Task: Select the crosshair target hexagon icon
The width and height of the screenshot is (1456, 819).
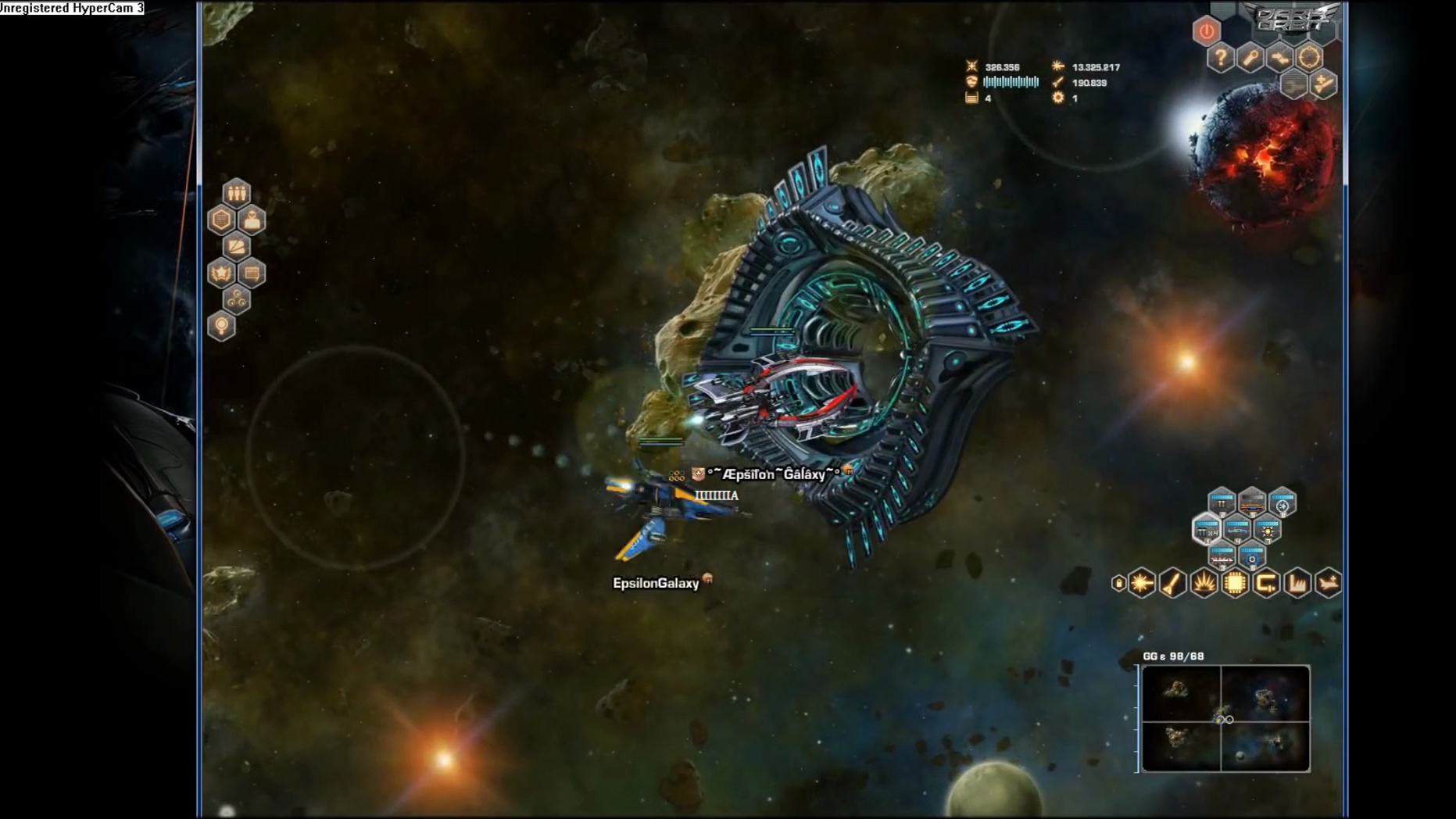Action: pyautogui.click(x=1309, y=57)
